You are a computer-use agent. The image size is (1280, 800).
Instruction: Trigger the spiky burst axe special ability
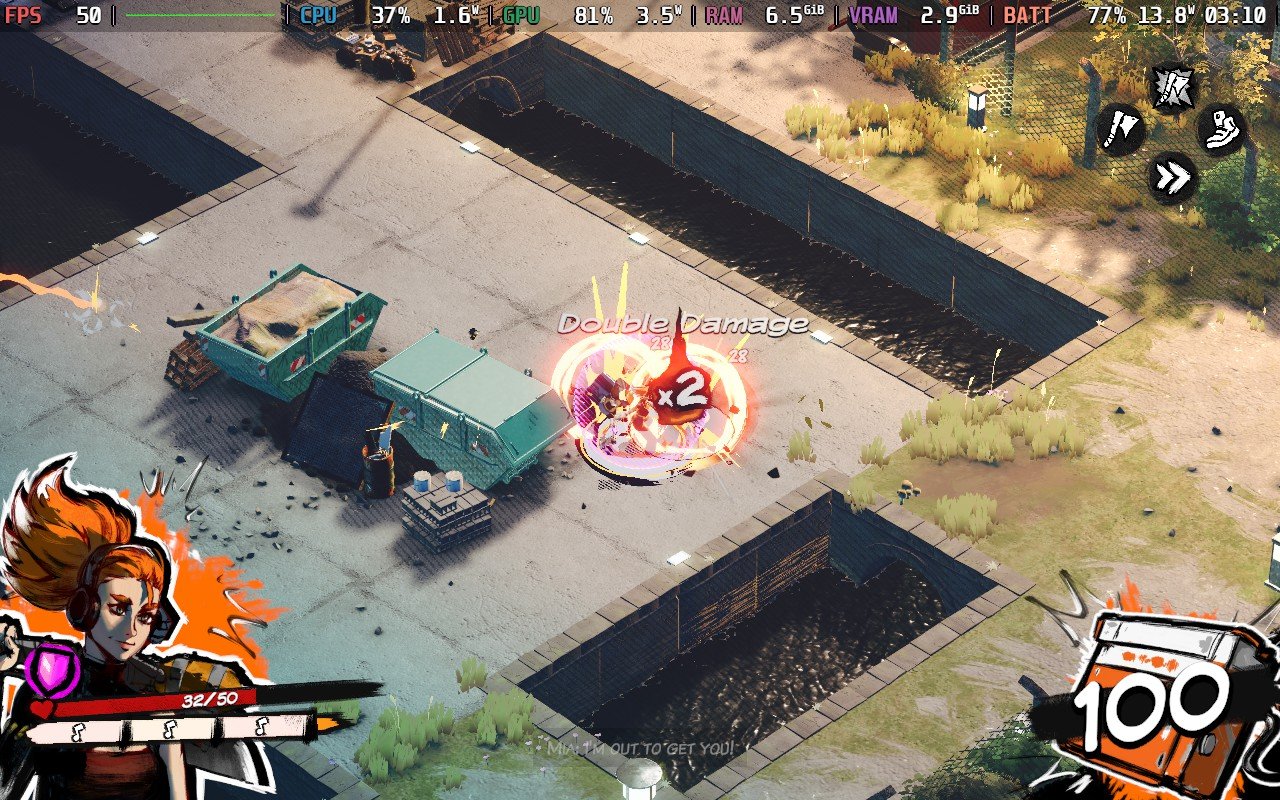[x=1169, y=88]
